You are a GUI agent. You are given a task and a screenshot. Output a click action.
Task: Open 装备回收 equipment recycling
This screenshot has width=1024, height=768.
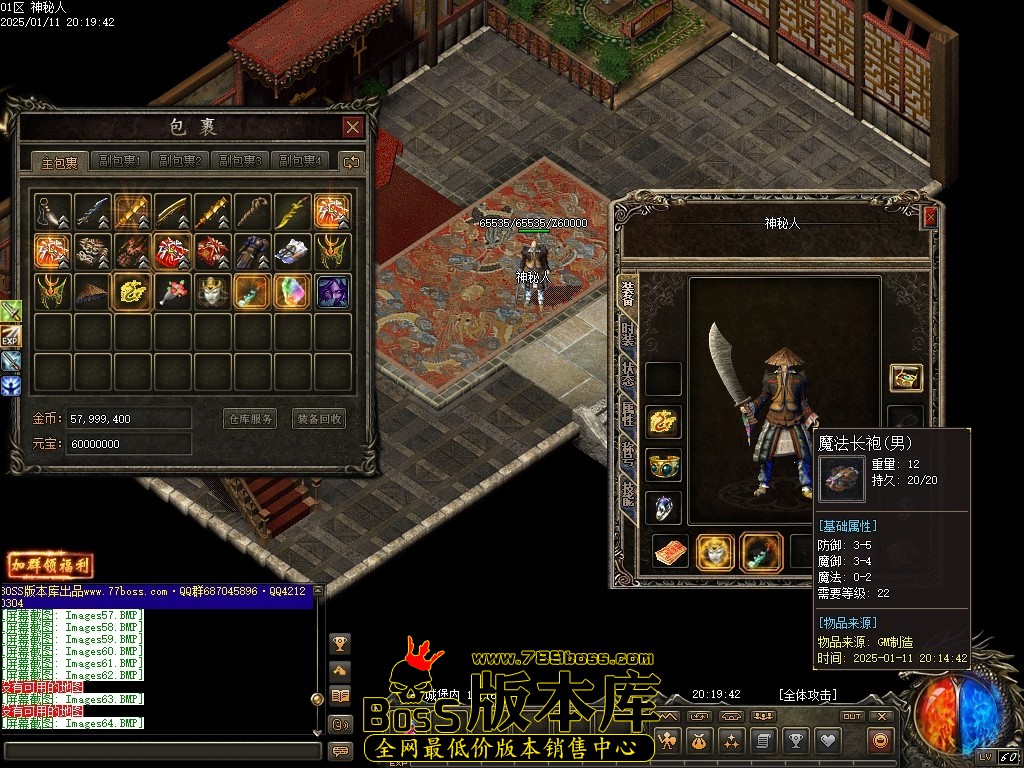click(x=318, y=419)
